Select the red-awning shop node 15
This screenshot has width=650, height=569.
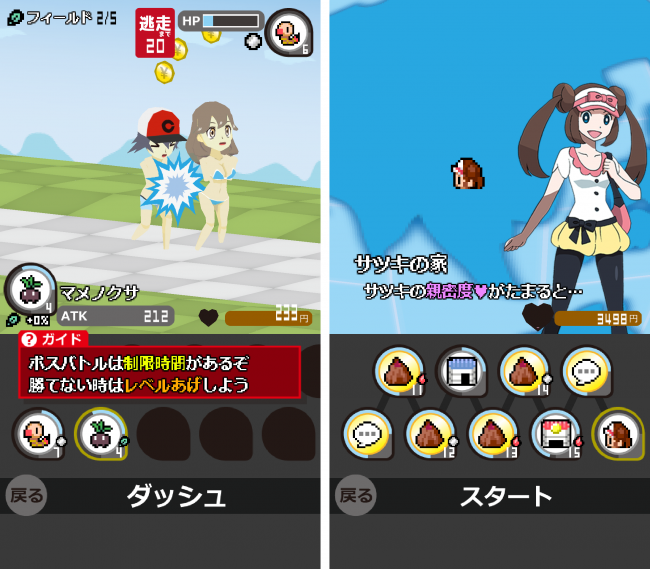click(x=555, y=434)
